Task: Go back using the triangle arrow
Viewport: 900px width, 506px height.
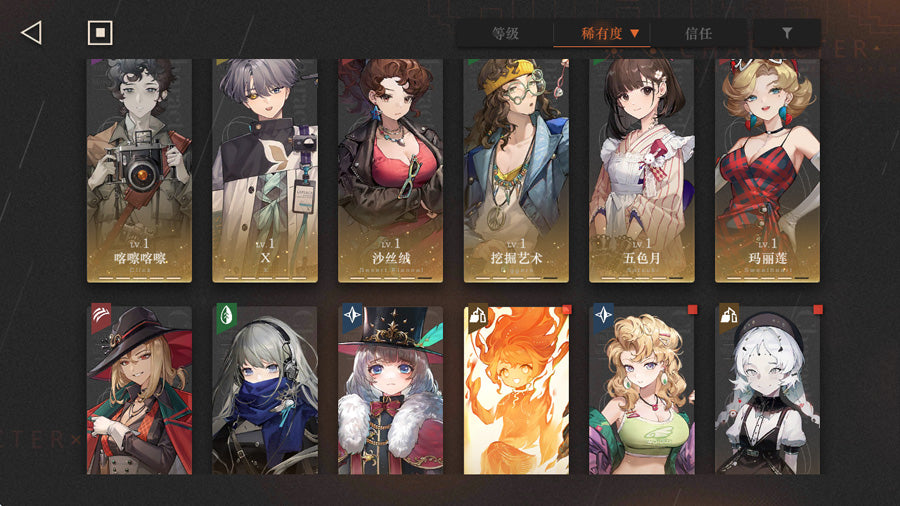Action: click(31, 33)
